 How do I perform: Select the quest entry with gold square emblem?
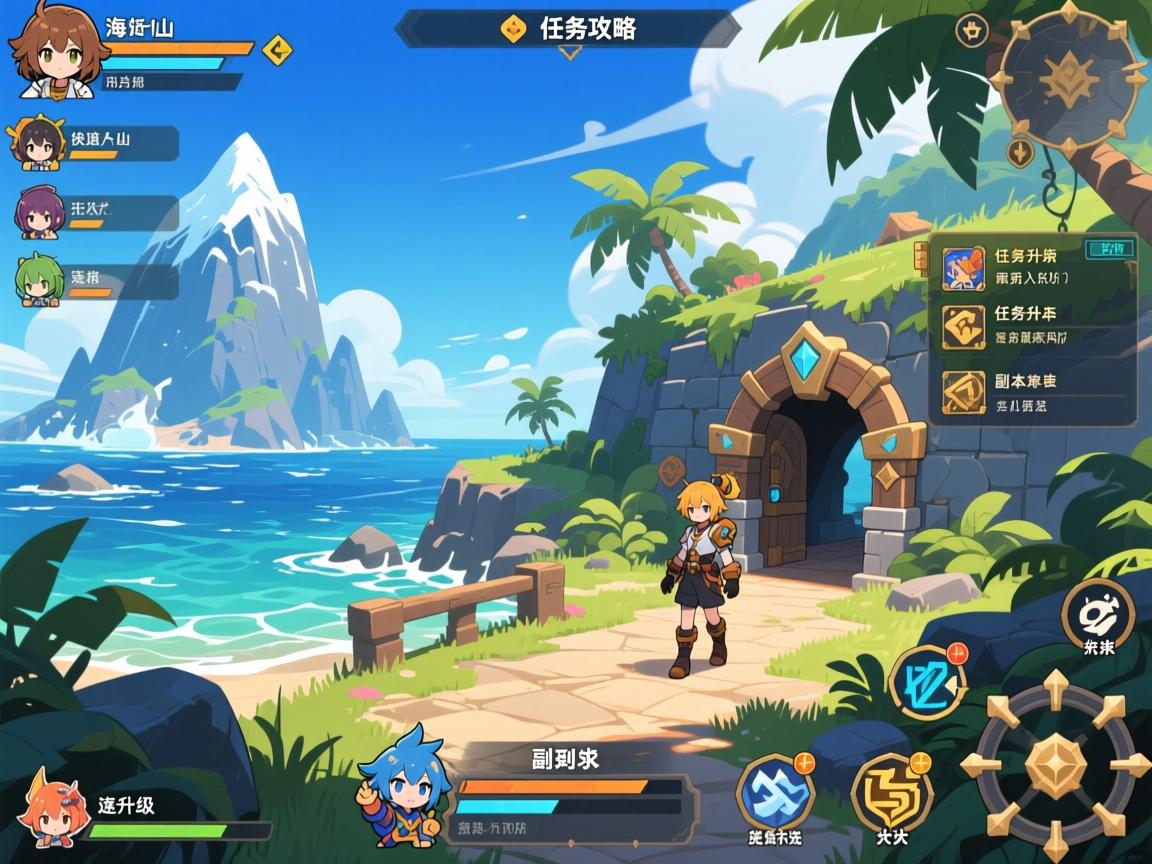(x=1035, y=327)
